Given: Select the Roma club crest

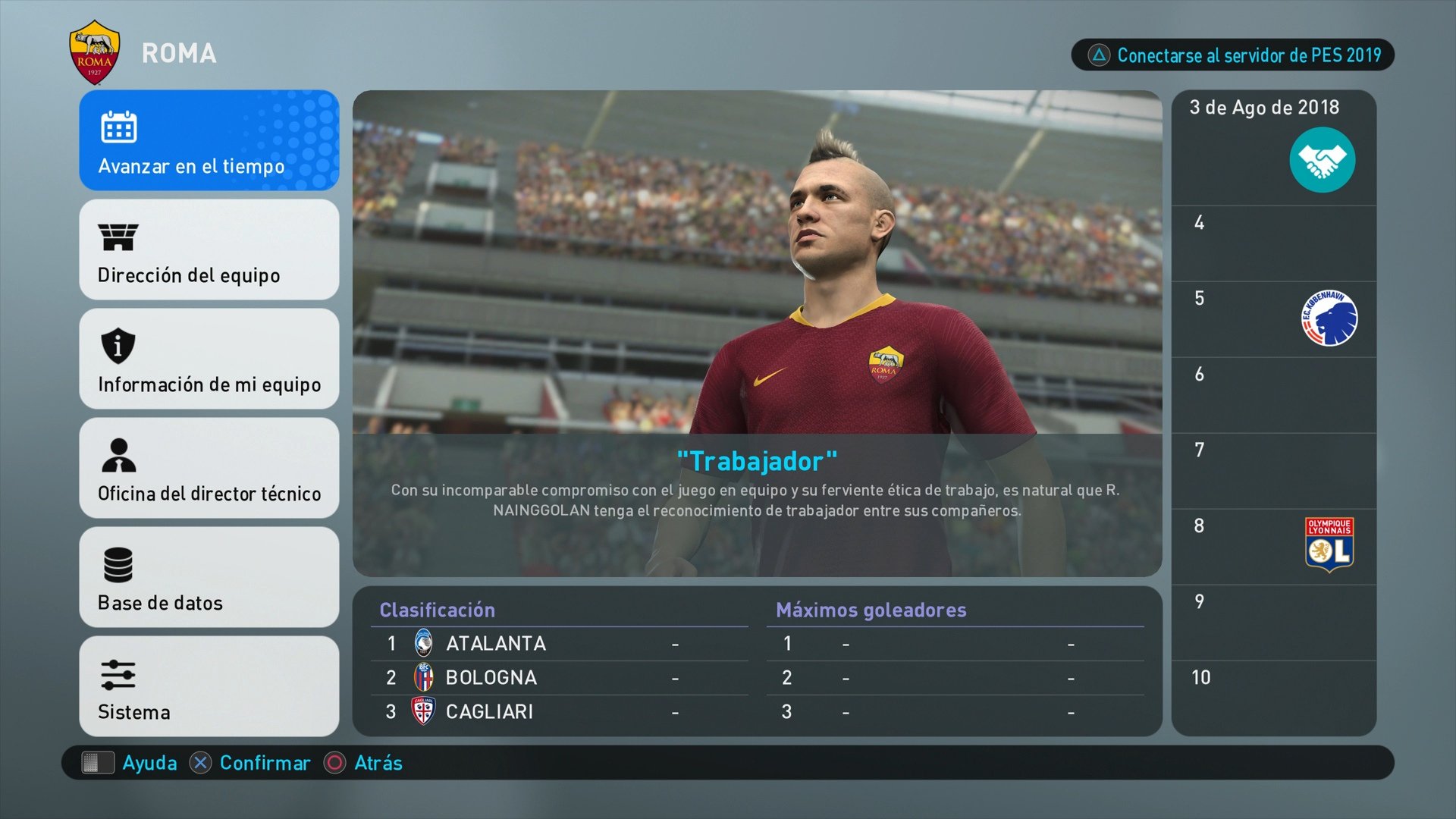Looking at the screenshot, I should pos(94,50).
